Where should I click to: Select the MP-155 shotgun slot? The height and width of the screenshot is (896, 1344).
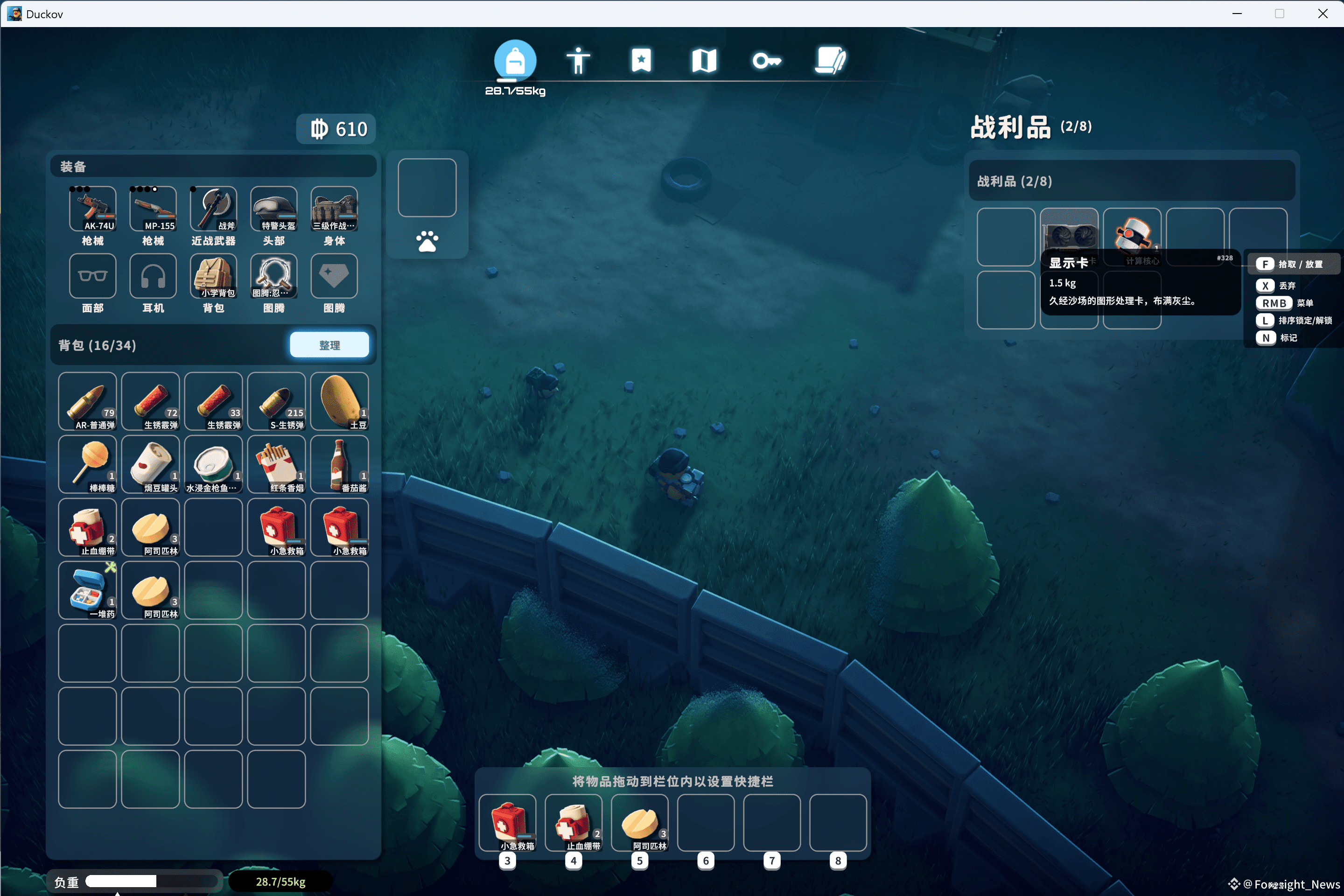click(x=153, y=209)
